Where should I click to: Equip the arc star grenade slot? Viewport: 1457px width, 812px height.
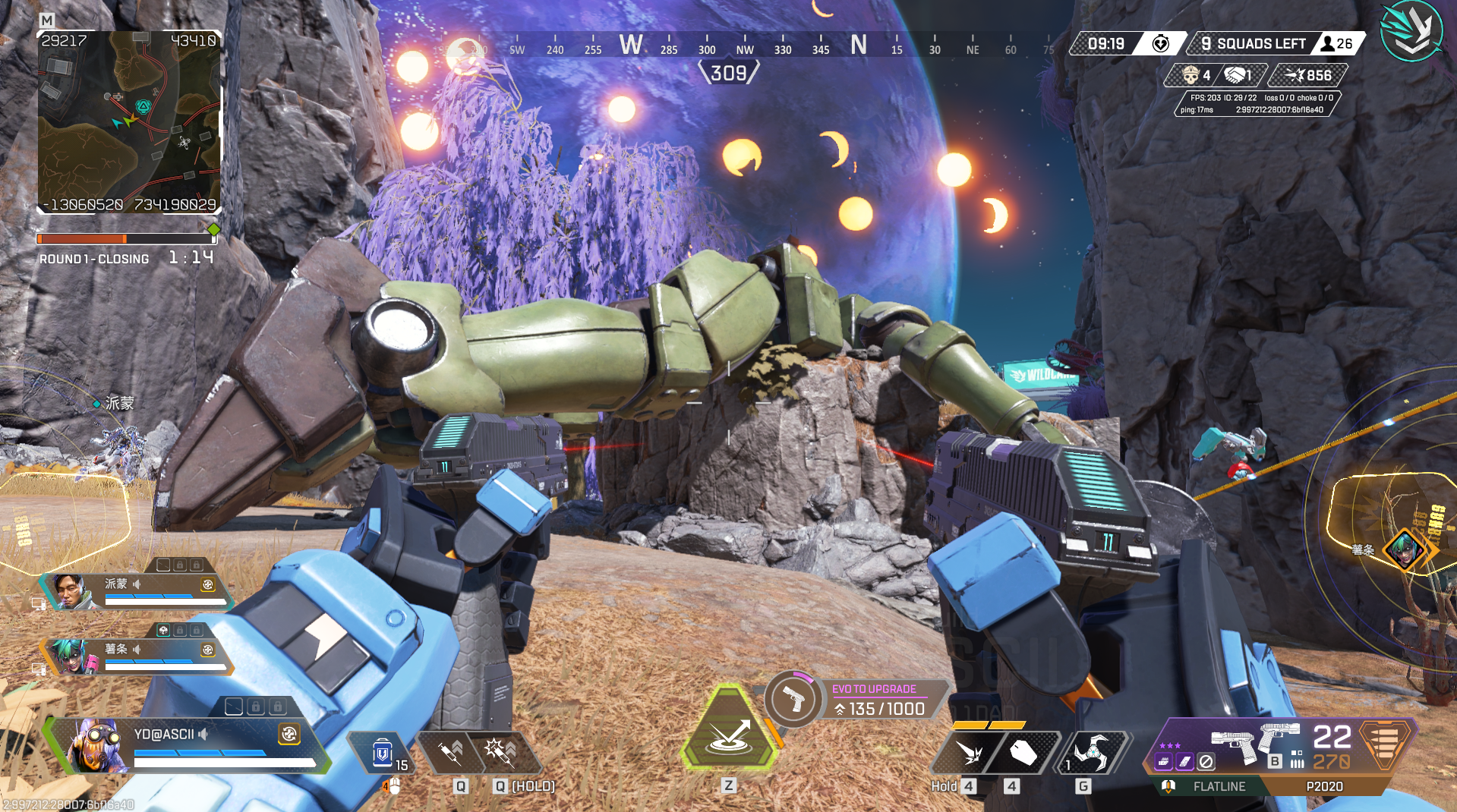1092,753
